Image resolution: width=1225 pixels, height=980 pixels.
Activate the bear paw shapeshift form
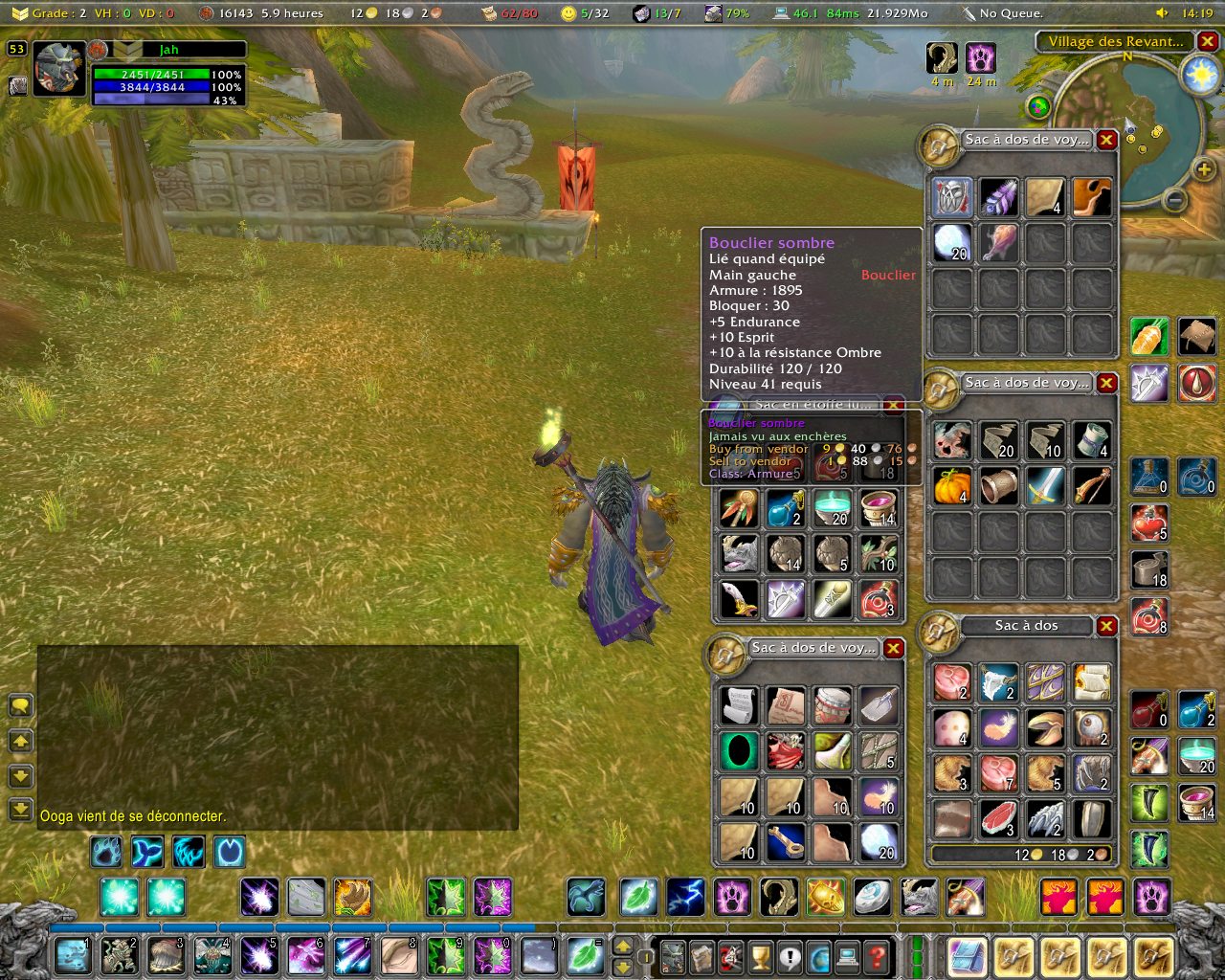click(x=733, y=898)
